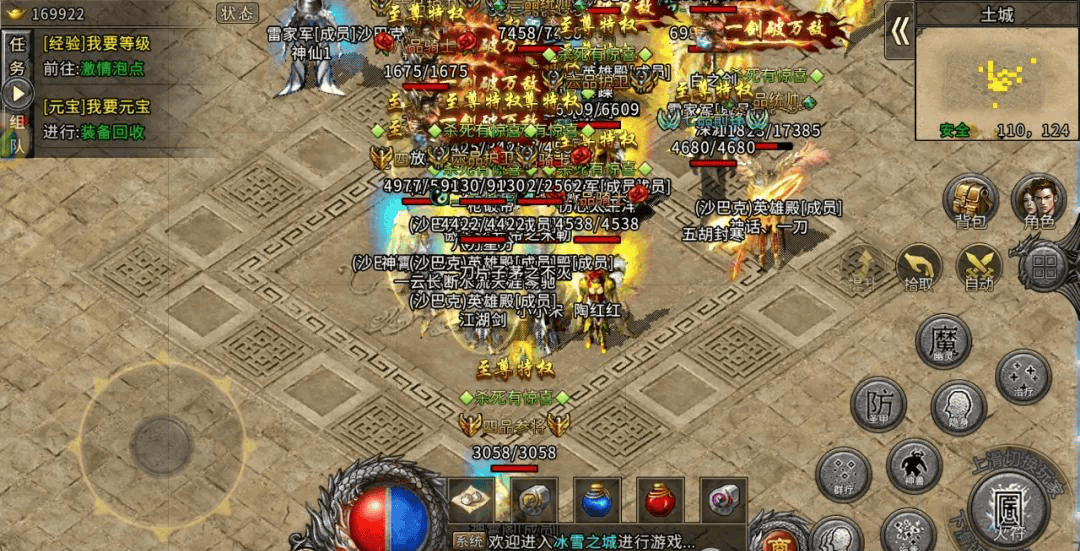Cast the 火符 main attack skill

coord(1008,509)
